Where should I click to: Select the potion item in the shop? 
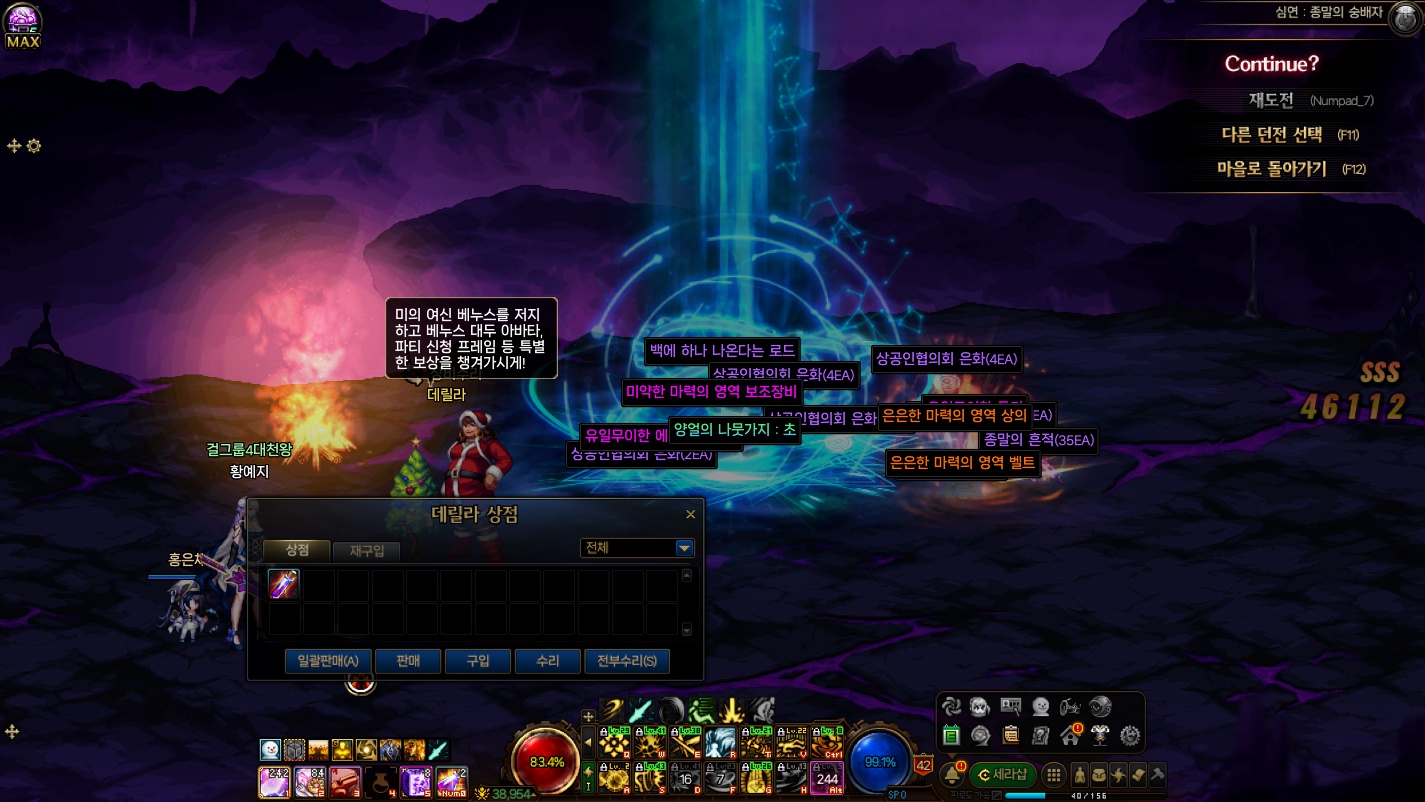pos(285,584)
